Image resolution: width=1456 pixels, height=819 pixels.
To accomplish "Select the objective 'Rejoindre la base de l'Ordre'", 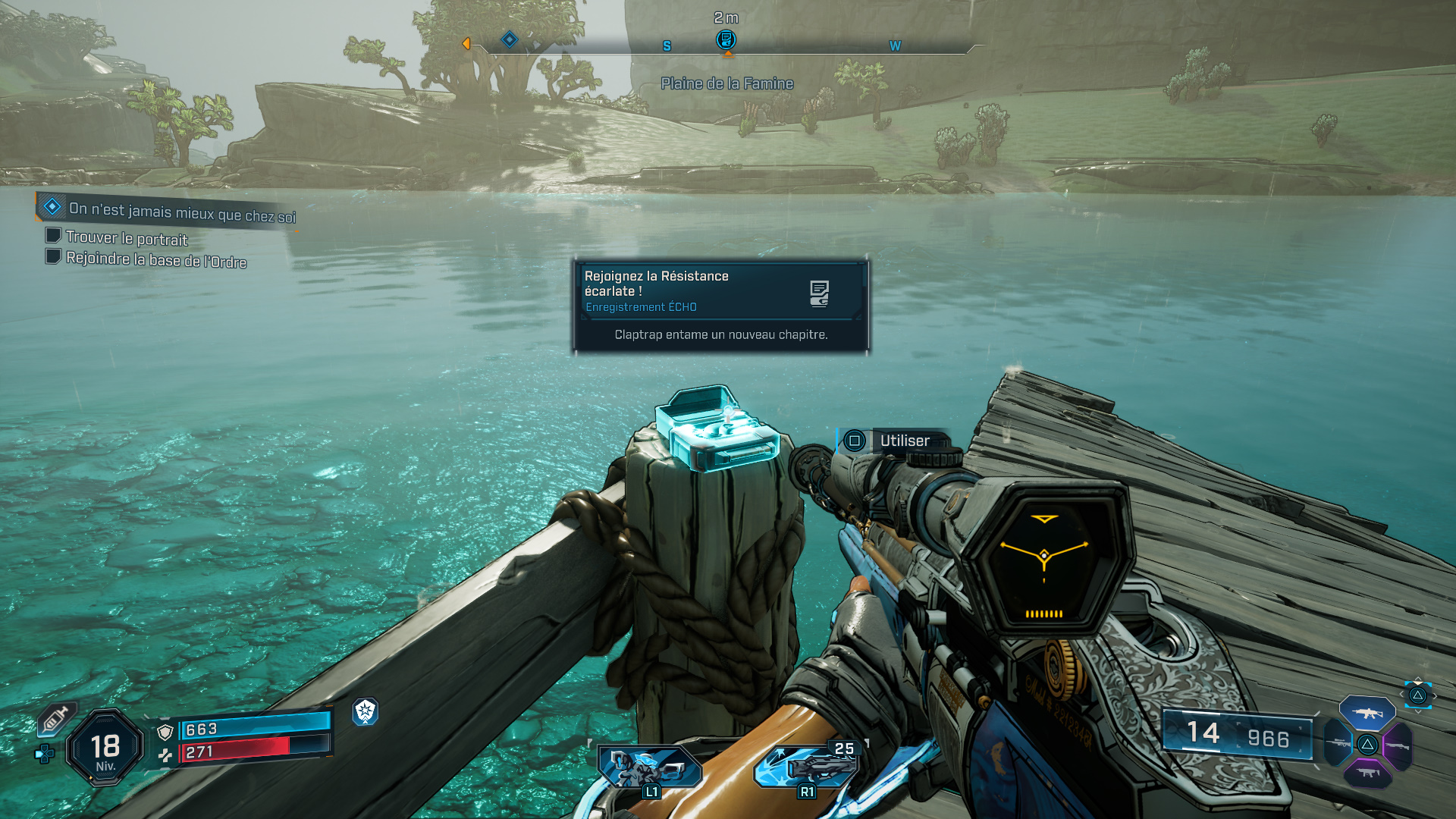I will [x=155, y=259].
